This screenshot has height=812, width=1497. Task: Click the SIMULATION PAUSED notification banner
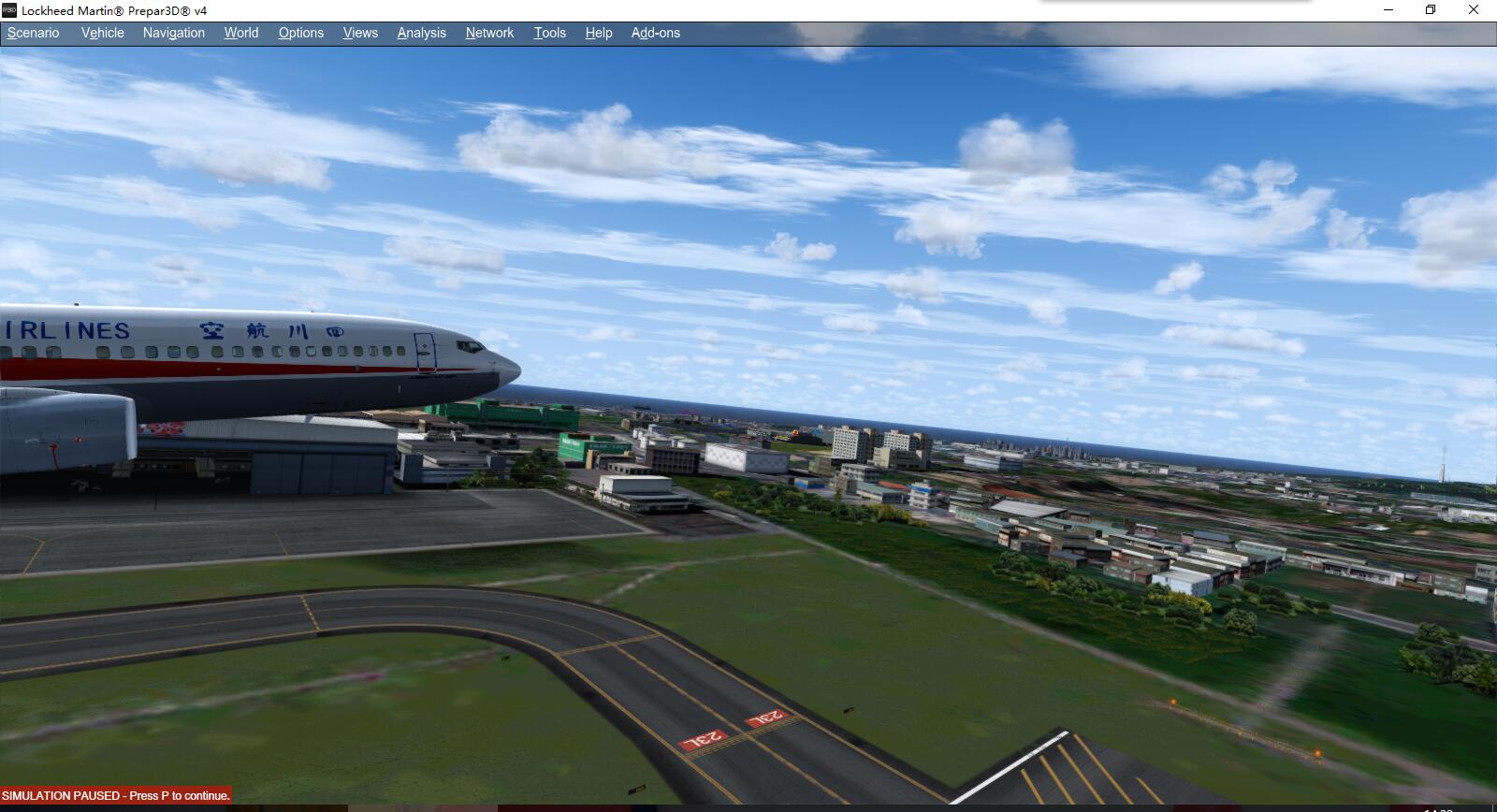click(115, 795)
